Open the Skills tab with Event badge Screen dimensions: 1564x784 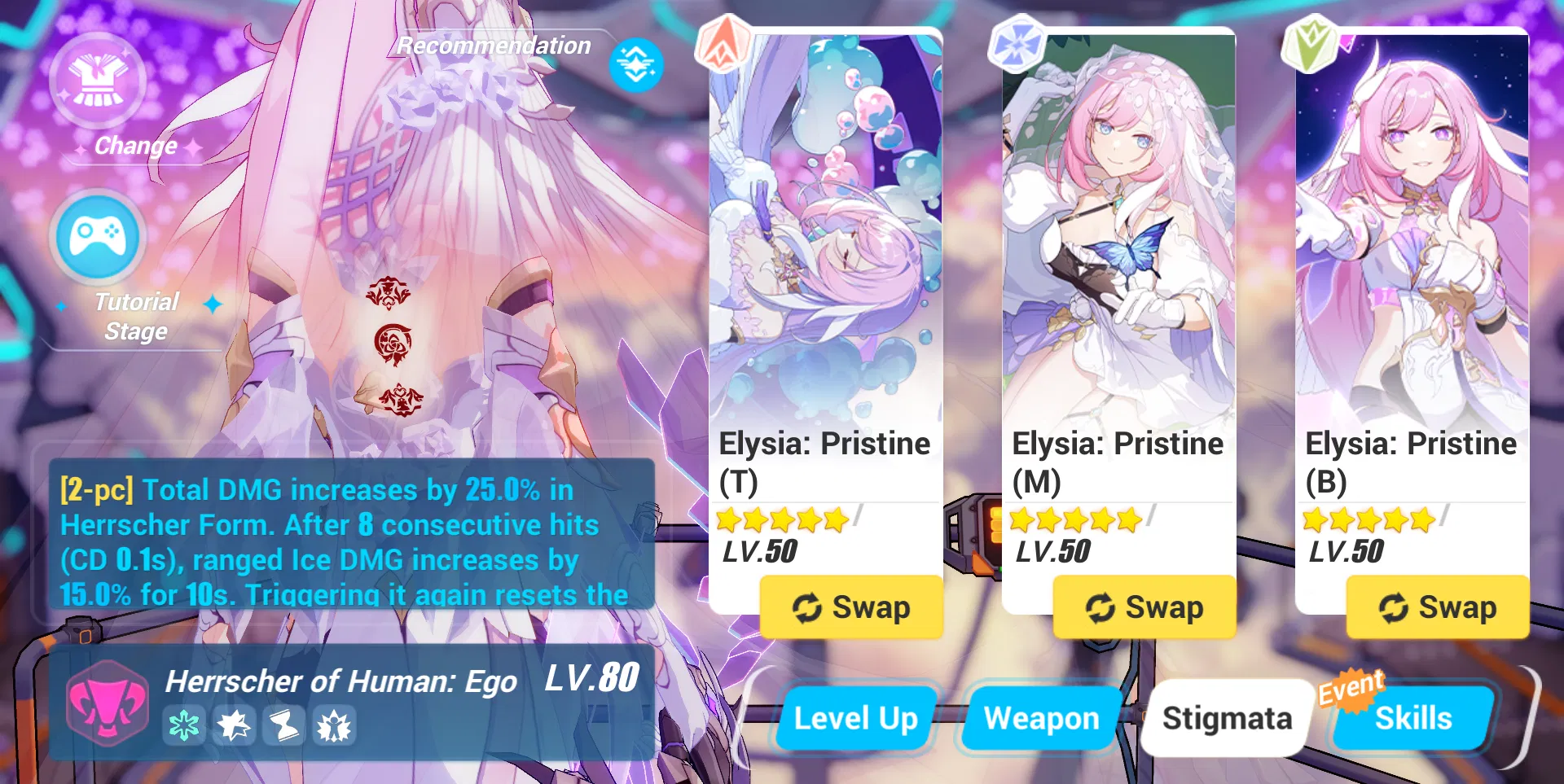click(1415, 718)
